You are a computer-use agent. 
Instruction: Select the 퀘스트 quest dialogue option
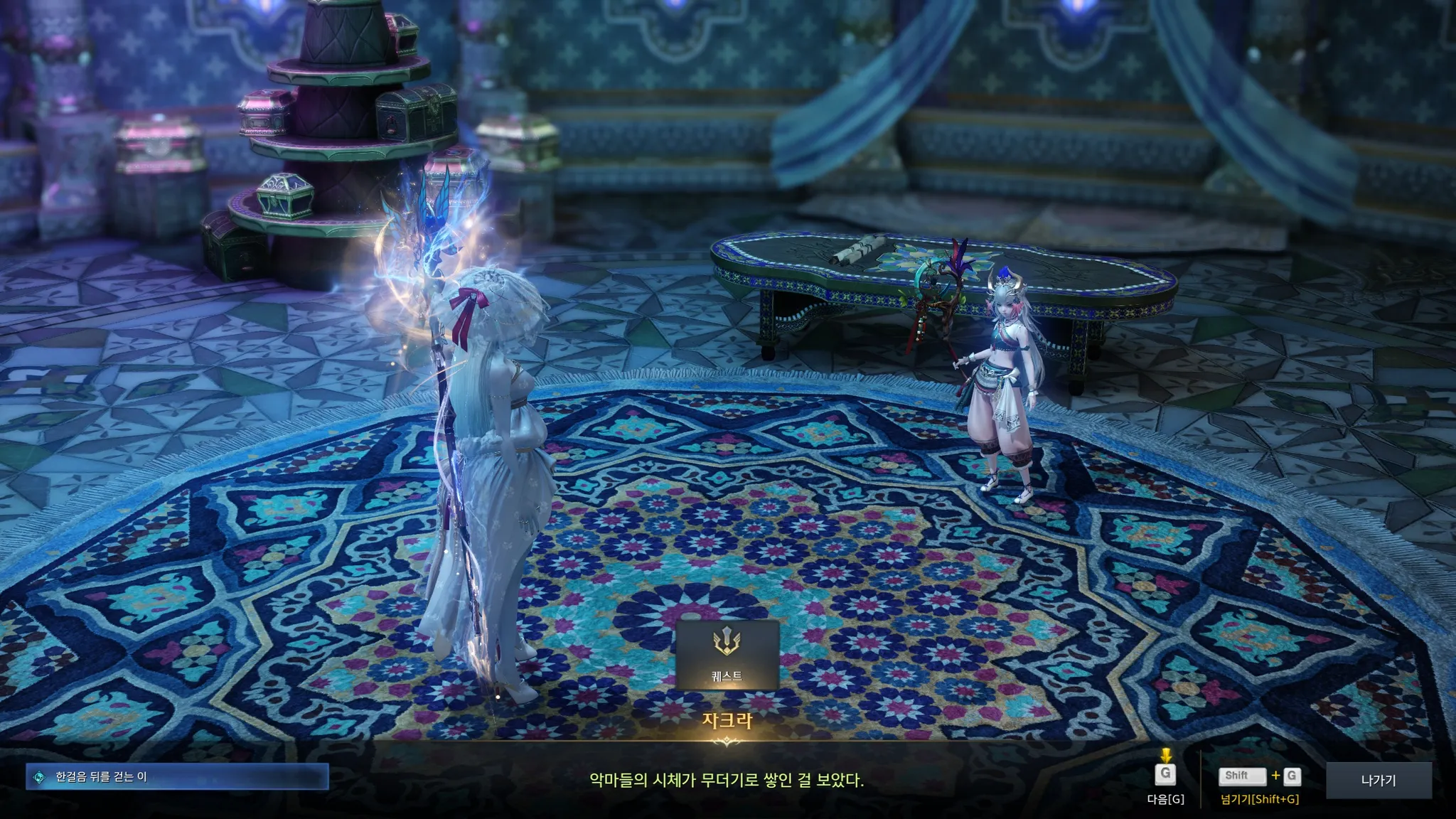[x=727, y=655]
